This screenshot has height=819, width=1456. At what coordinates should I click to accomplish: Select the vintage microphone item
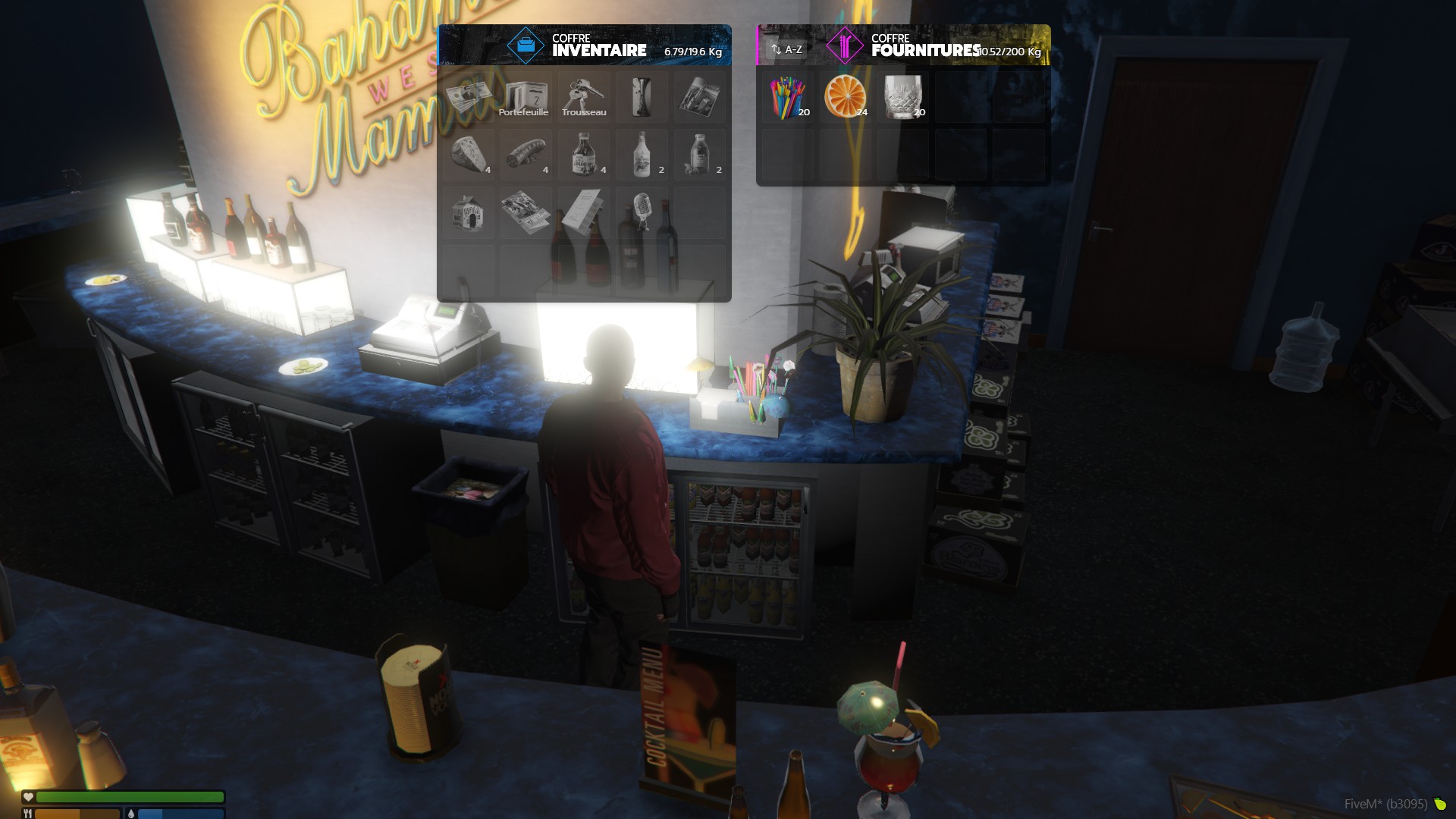tap(642, 213)
